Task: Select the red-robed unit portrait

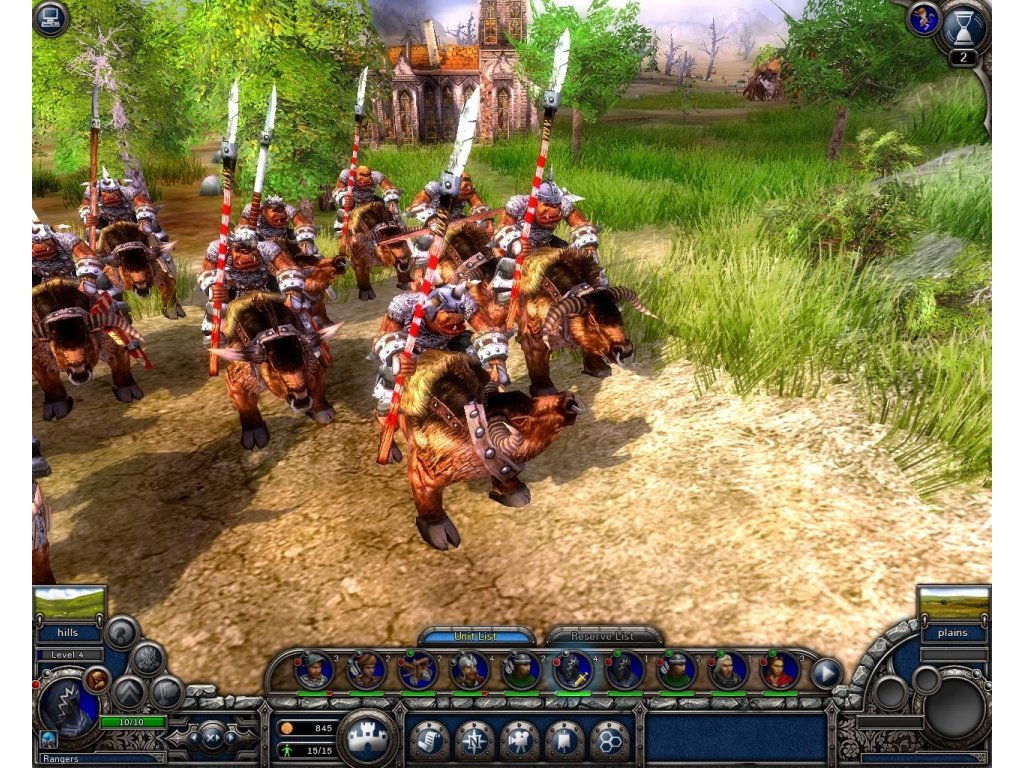Action: click(780, 670)
